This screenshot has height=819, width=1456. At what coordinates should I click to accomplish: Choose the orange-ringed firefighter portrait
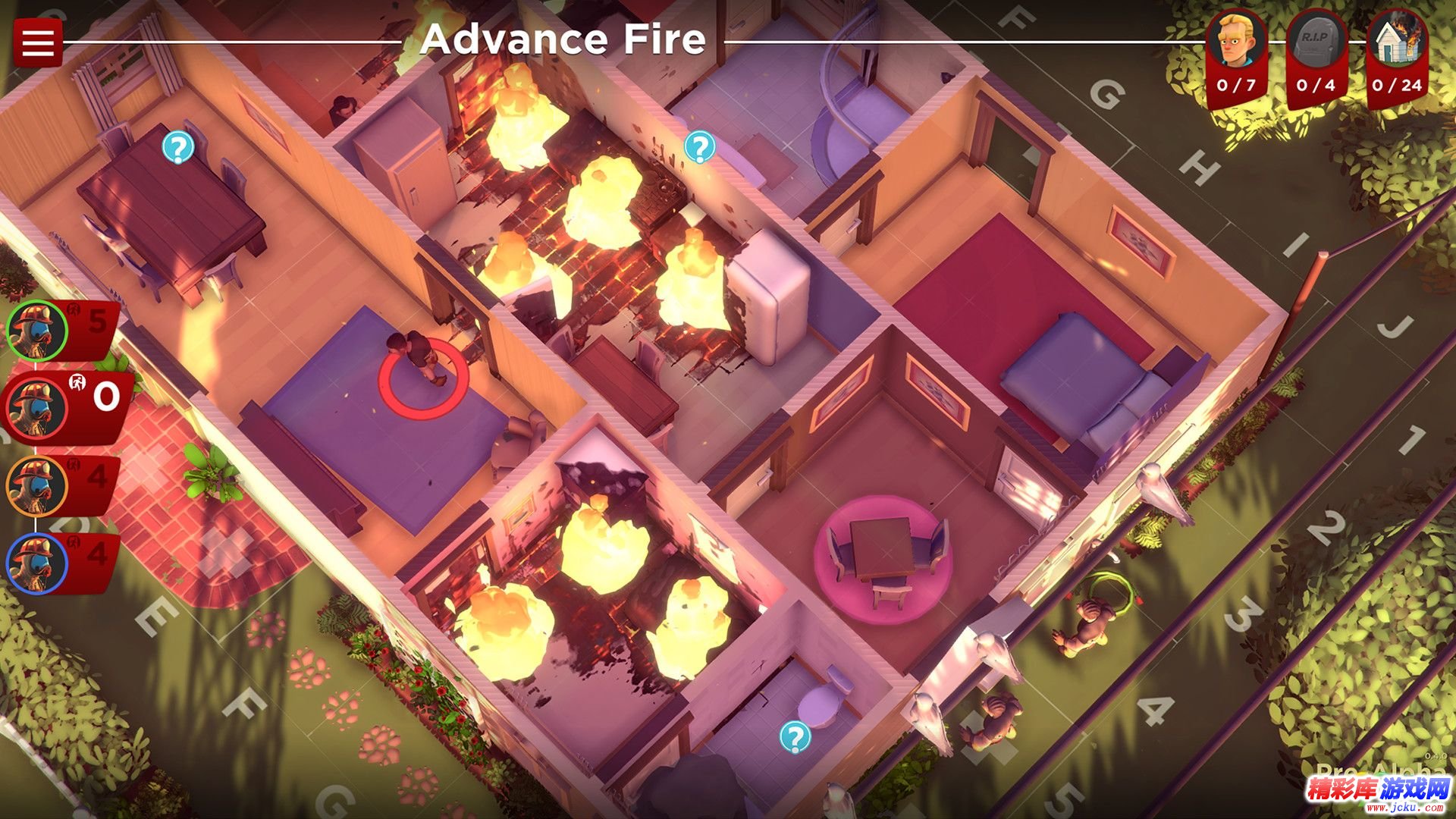[36, 485]
